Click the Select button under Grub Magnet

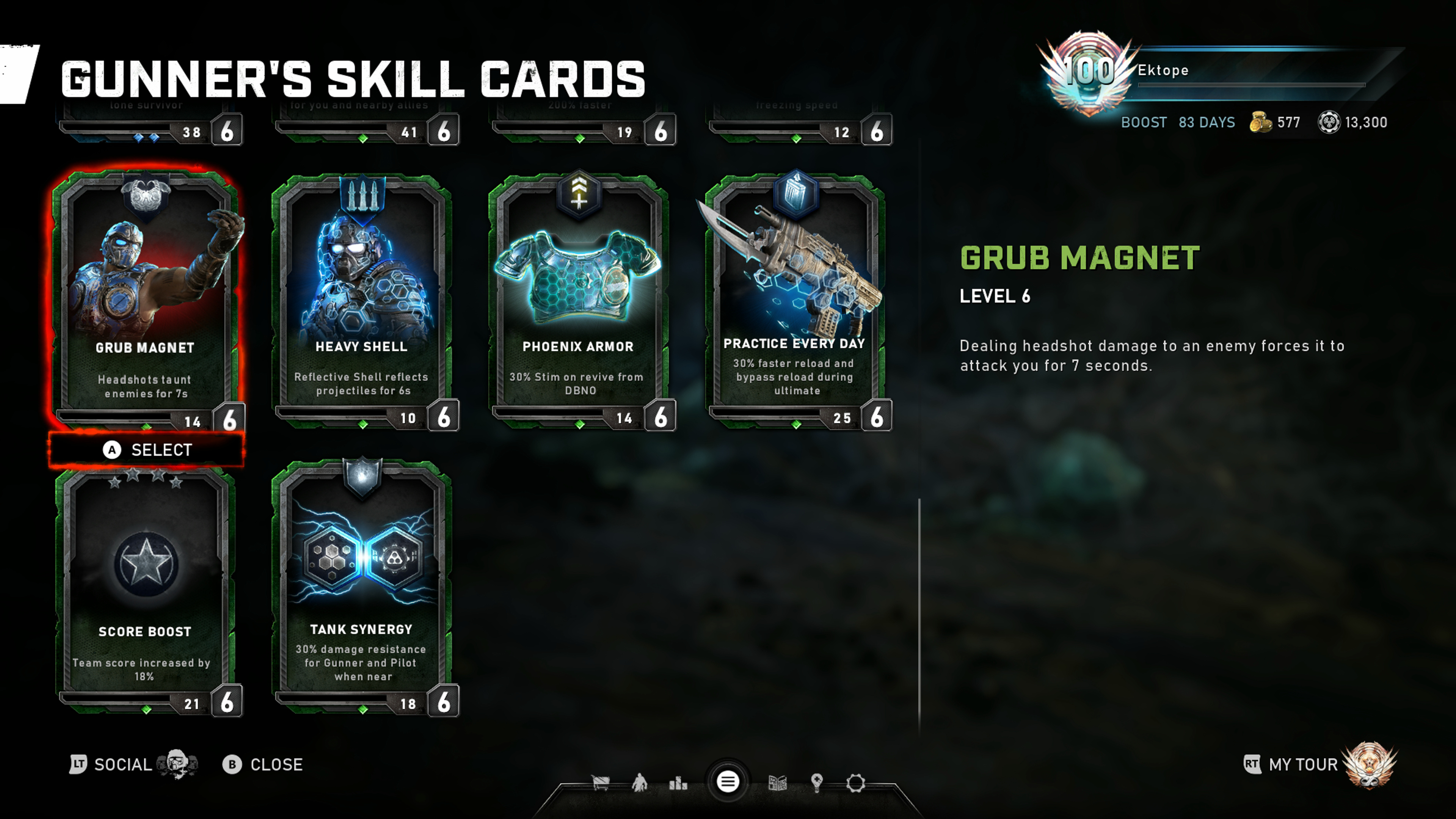click(147, 450)
